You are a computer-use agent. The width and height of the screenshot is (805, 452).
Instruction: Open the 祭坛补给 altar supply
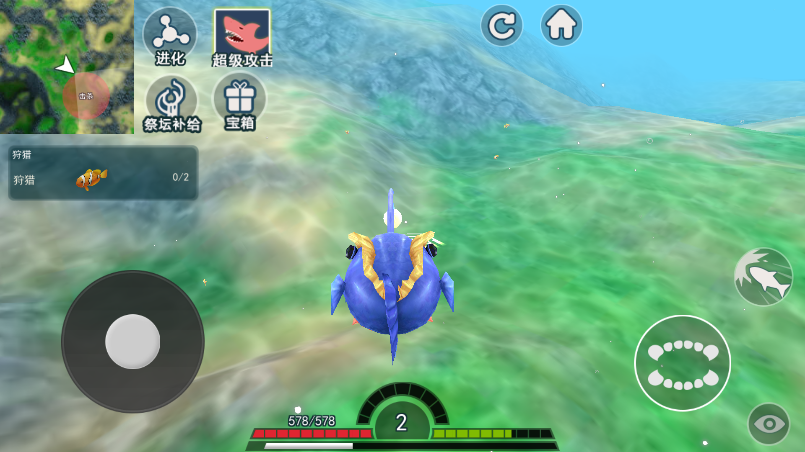[x=171, y=102]
